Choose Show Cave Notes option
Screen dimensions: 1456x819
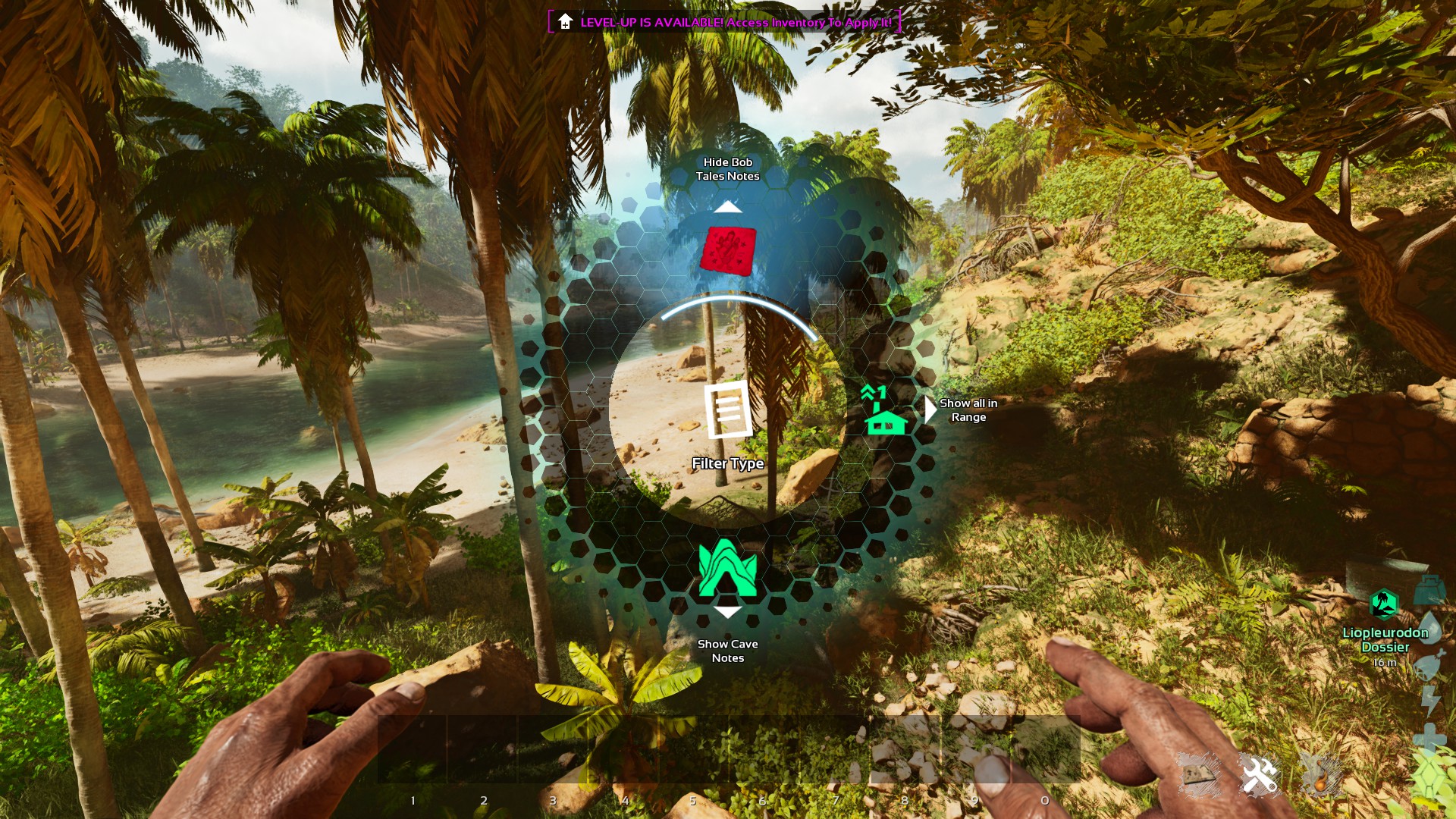[x=727, y=569]
